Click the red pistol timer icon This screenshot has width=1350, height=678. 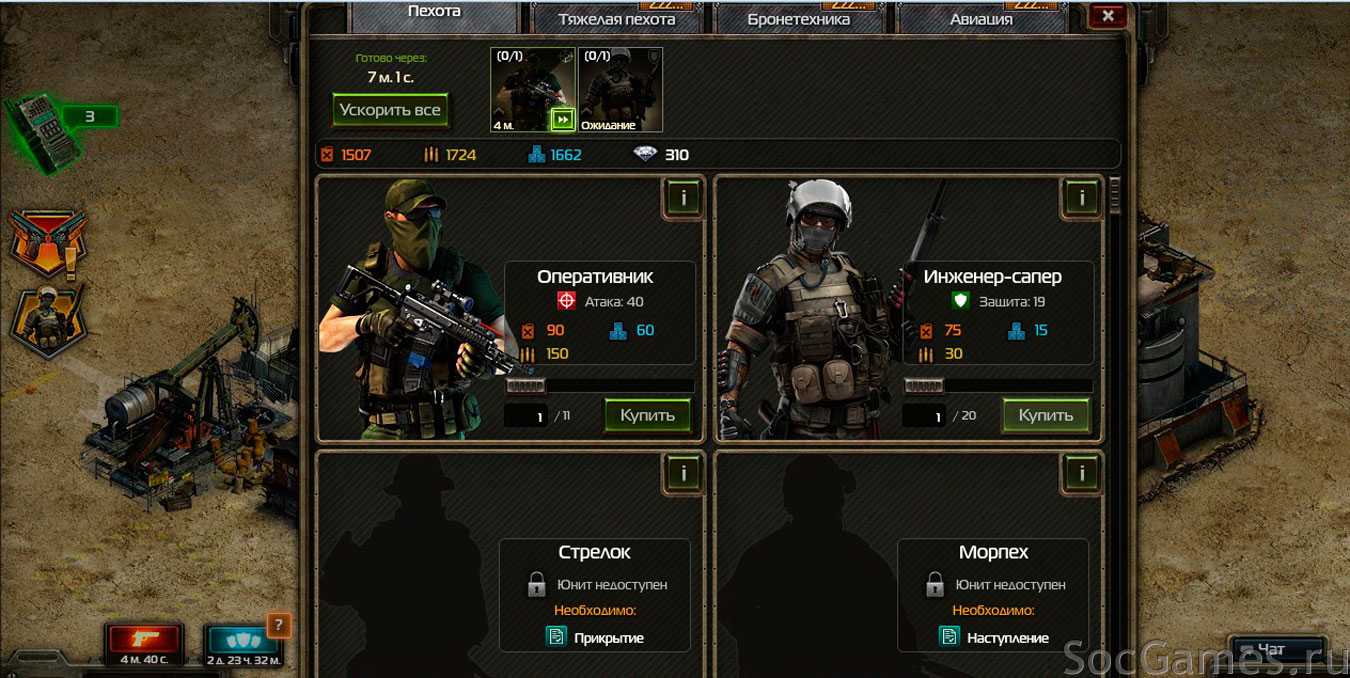(144, 640)
